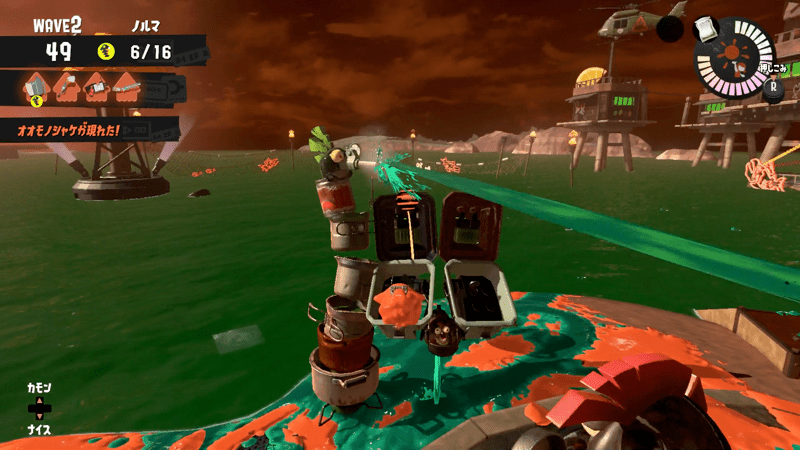Select the teammate icon carrying a golden egg
Viewport: 800px width, 450px height.
coord(37,89)
